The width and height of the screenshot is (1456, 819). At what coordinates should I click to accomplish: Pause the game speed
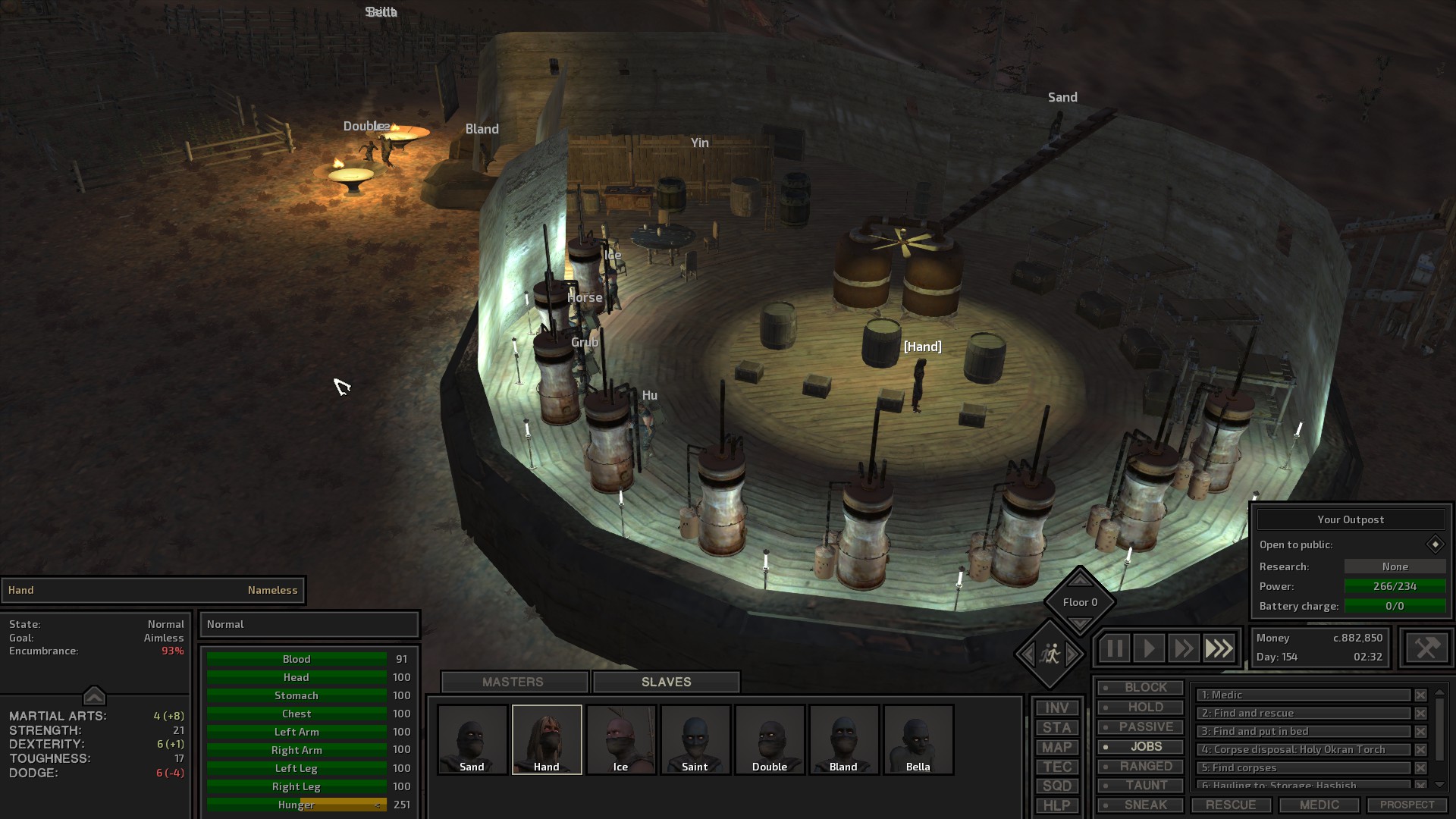(1114, 648)
